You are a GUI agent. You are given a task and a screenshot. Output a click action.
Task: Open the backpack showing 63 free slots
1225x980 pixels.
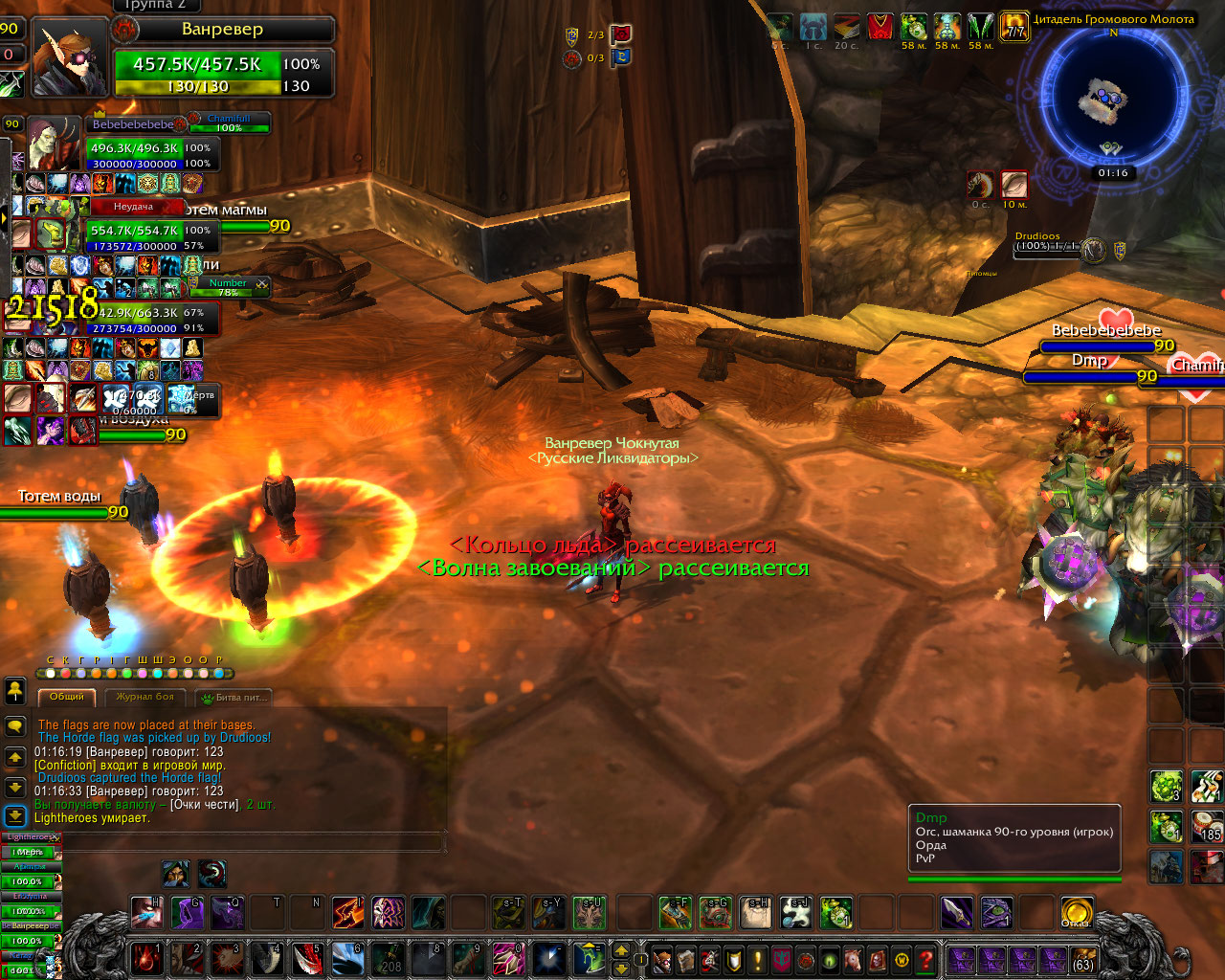point(1082,959)
